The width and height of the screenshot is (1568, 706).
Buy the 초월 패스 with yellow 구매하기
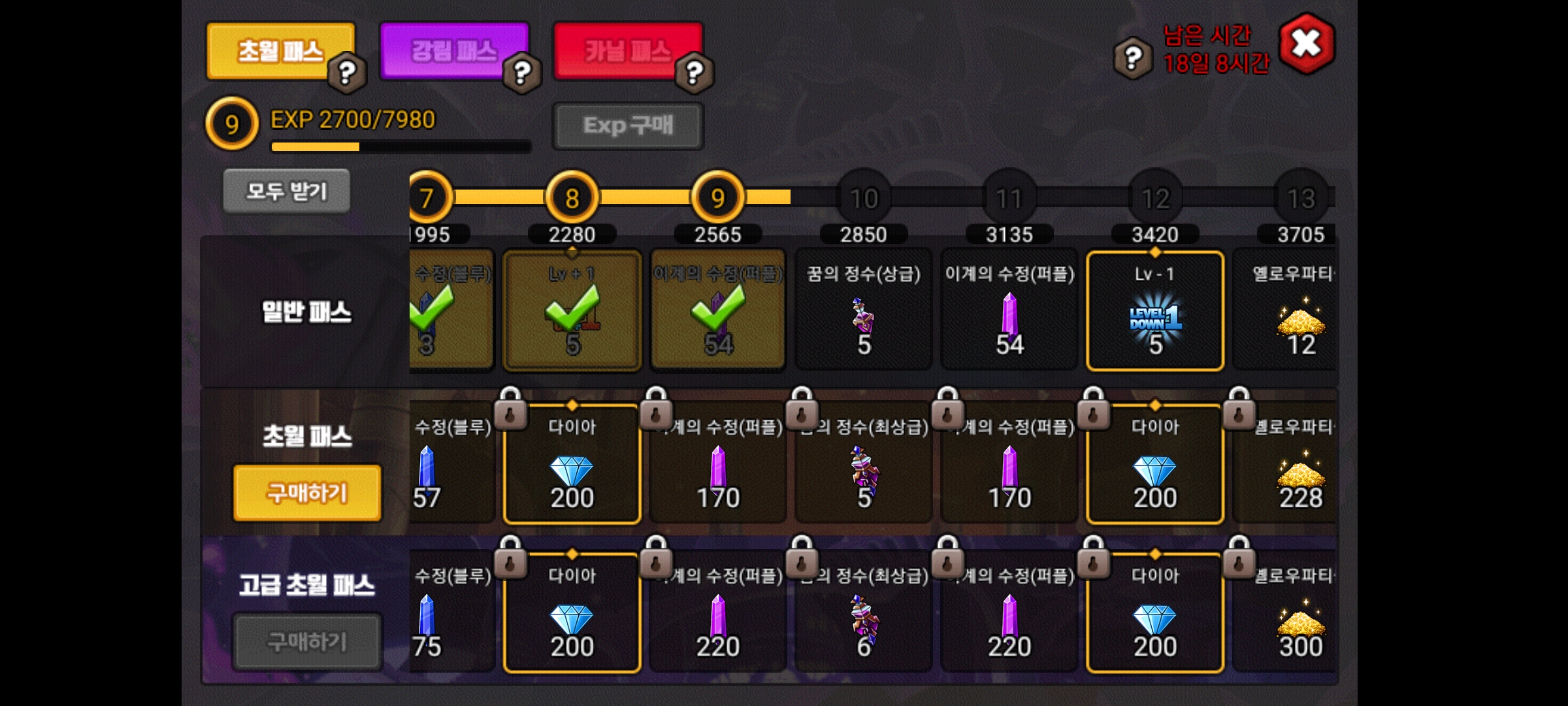click(x=307, y=493)
